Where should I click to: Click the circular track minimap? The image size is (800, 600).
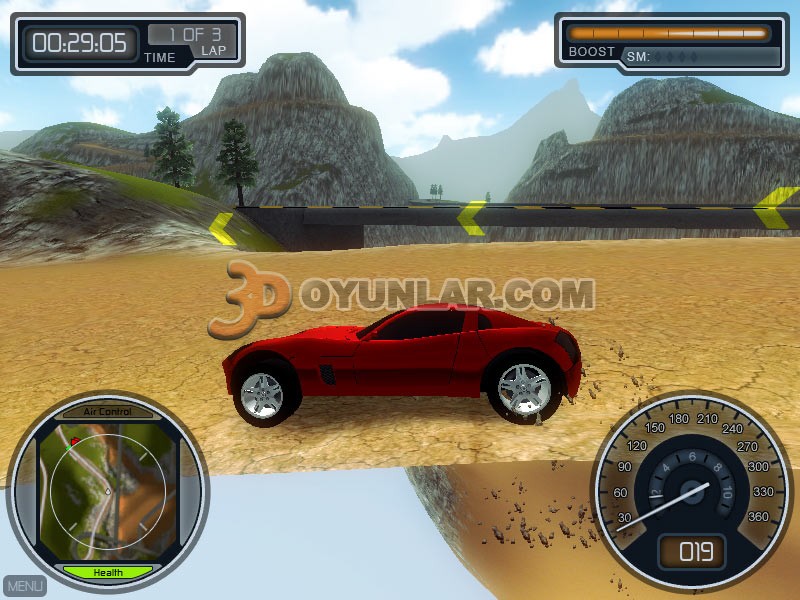pos(107,492)
